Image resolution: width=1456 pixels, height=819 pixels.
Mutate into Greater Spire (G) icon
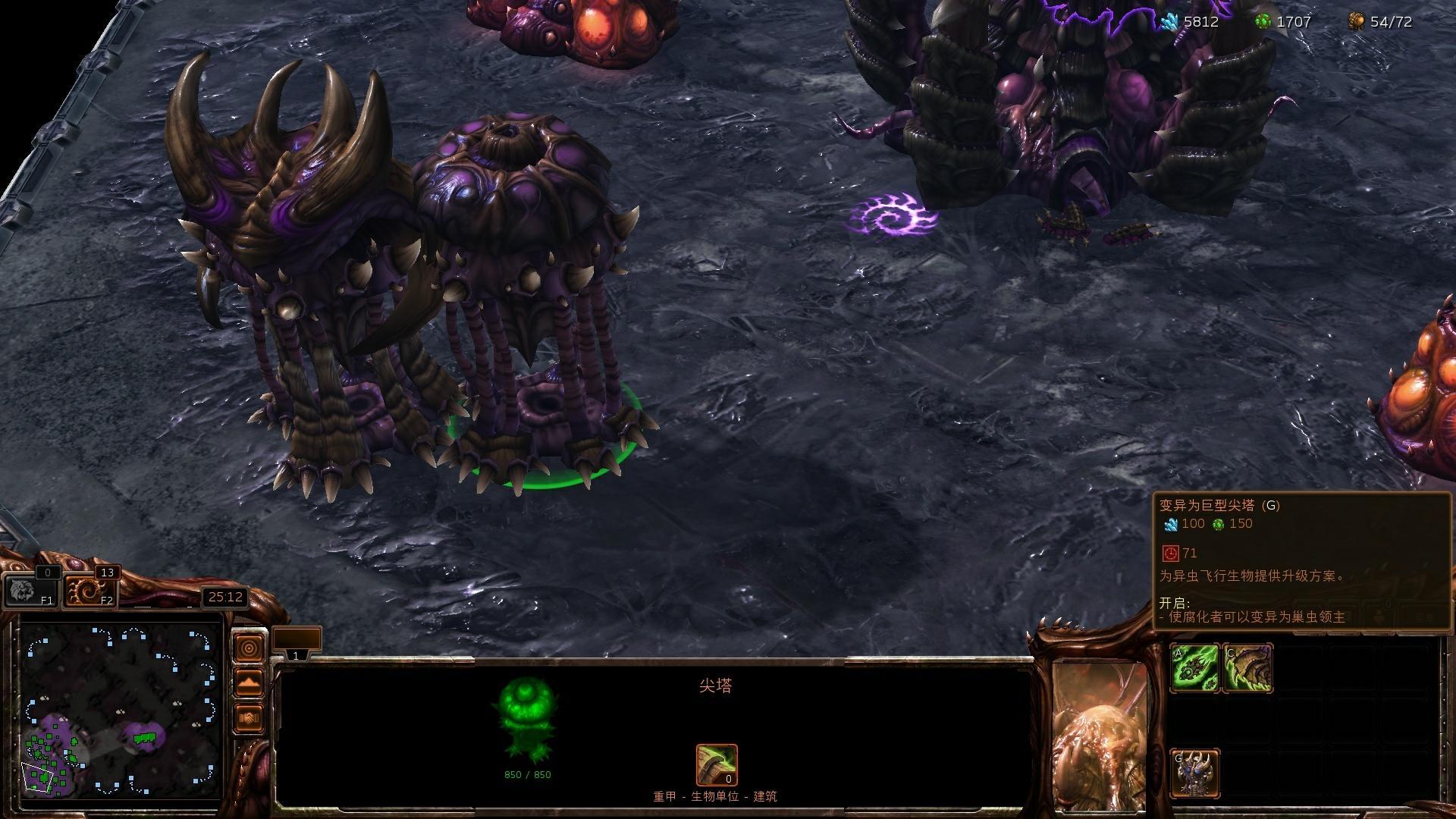coord(1195,773)
